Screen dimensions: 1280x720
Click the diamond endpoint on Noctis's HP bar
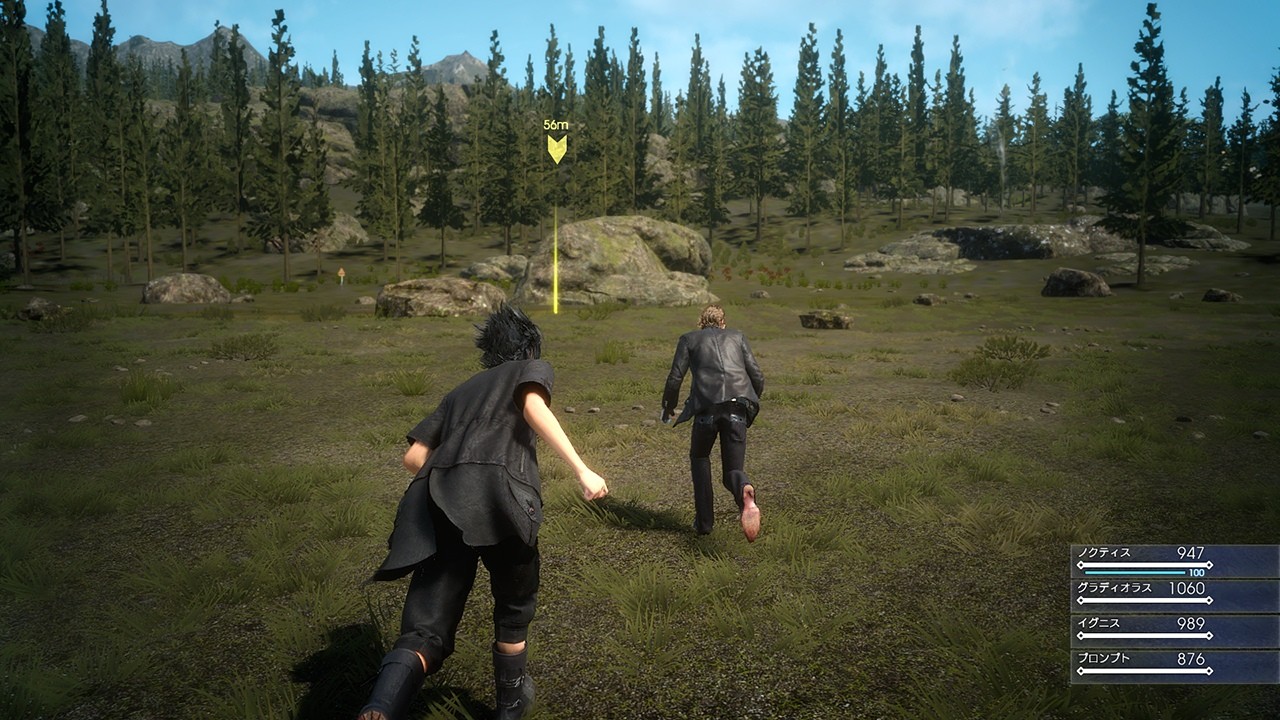(1209, 564)
